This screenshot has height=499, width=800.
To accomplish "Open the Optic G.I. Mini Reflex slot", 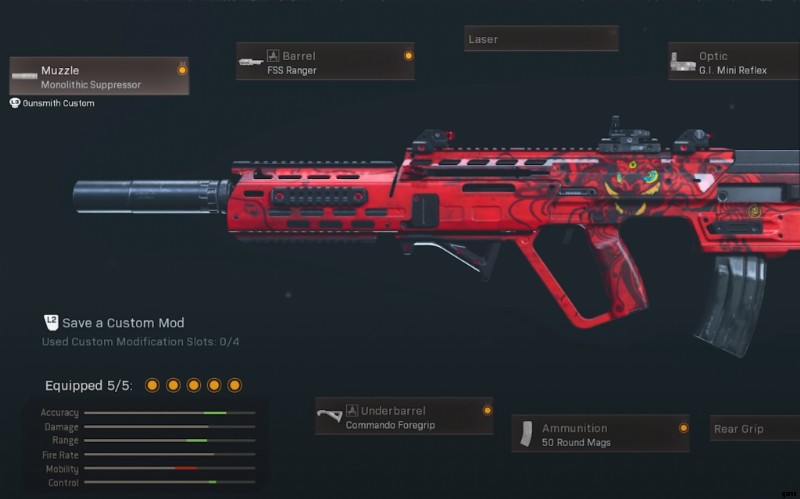I will tap(734, 62).
